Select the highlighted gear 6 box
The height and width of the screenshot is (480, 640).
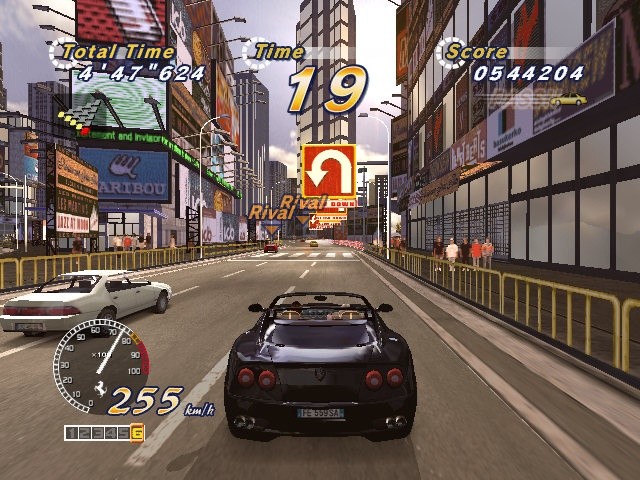click(137, 433)
